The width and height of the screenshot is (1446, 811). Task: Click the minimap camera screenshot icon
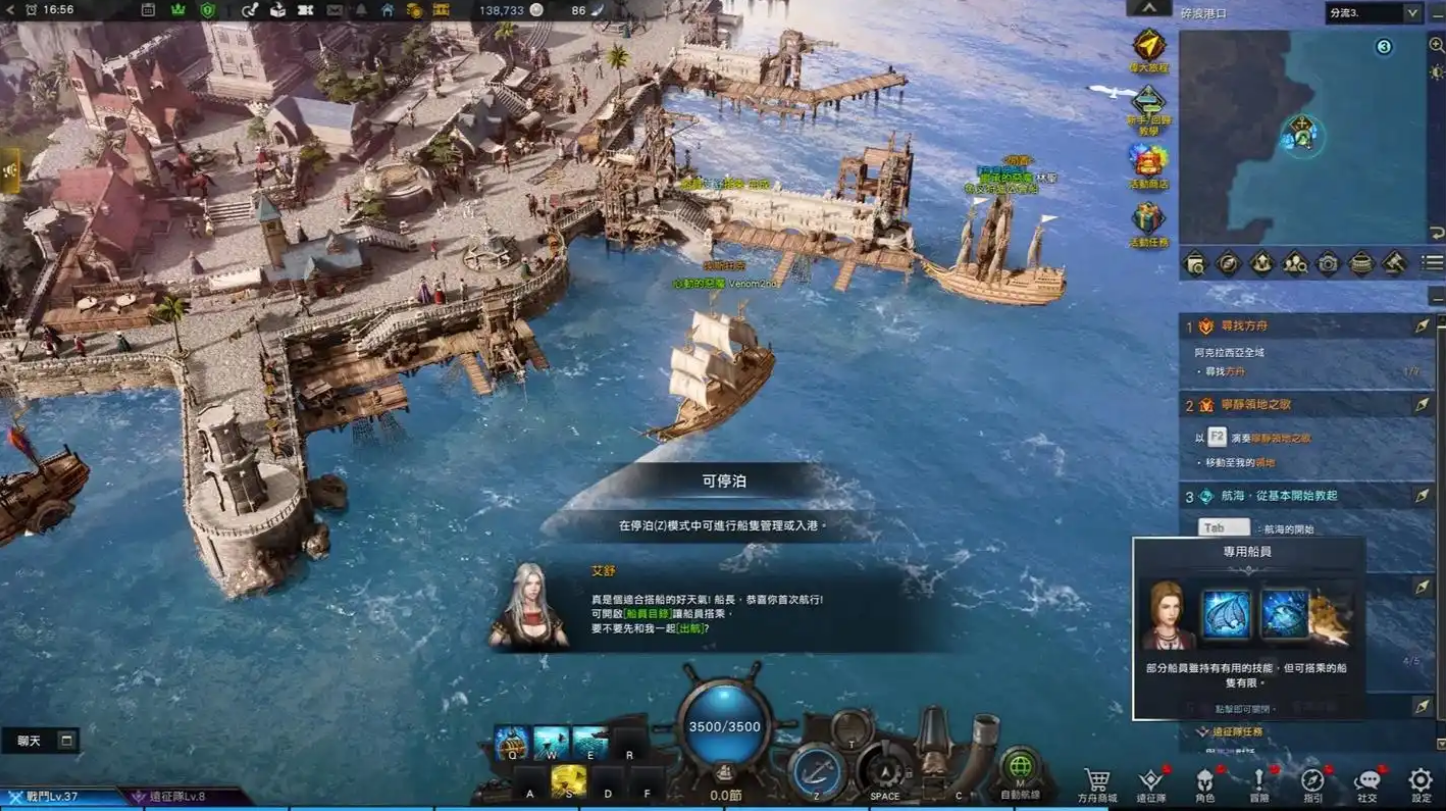coord(1328,263)
